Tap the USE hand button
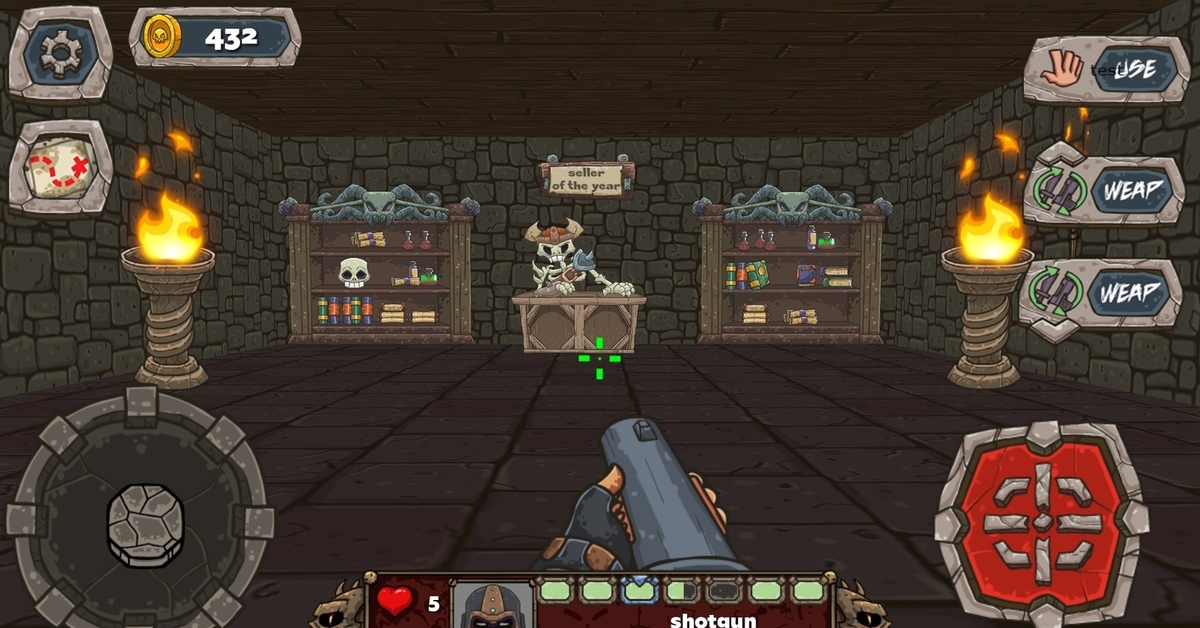Screen dimensions: 1200x628 point(1104,69)
